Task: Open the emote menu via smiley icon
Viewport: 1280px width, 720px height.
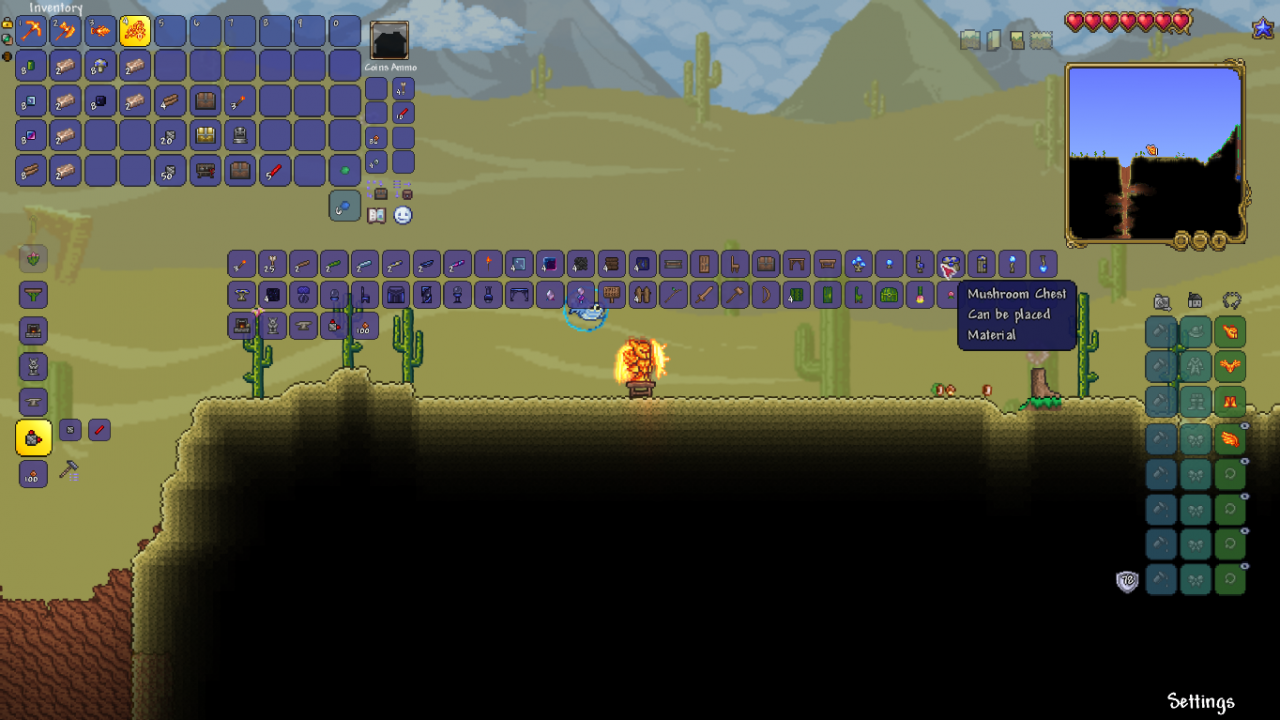Action: [x=403, y=215]
